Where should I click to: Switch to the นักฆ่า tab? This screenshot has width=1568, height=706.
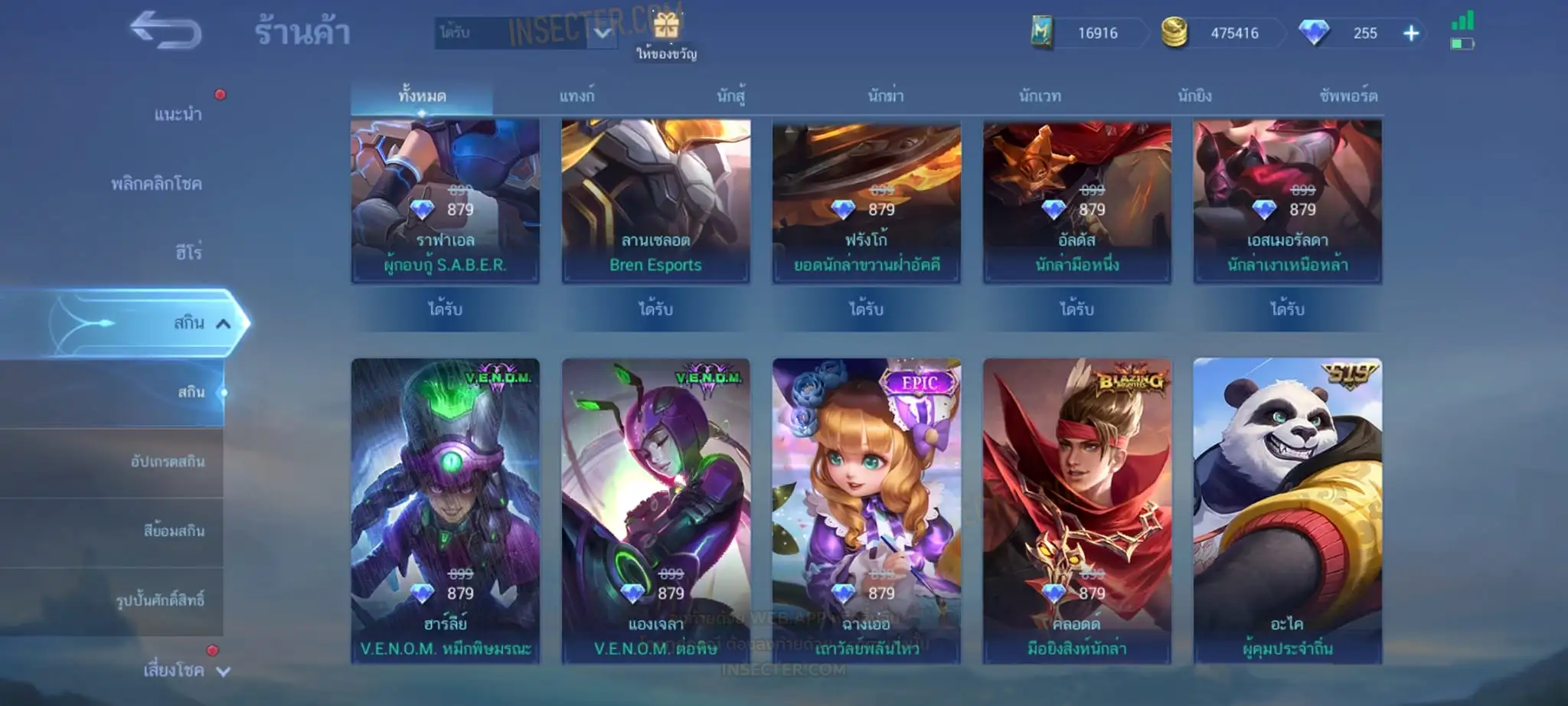coord(886,96)
